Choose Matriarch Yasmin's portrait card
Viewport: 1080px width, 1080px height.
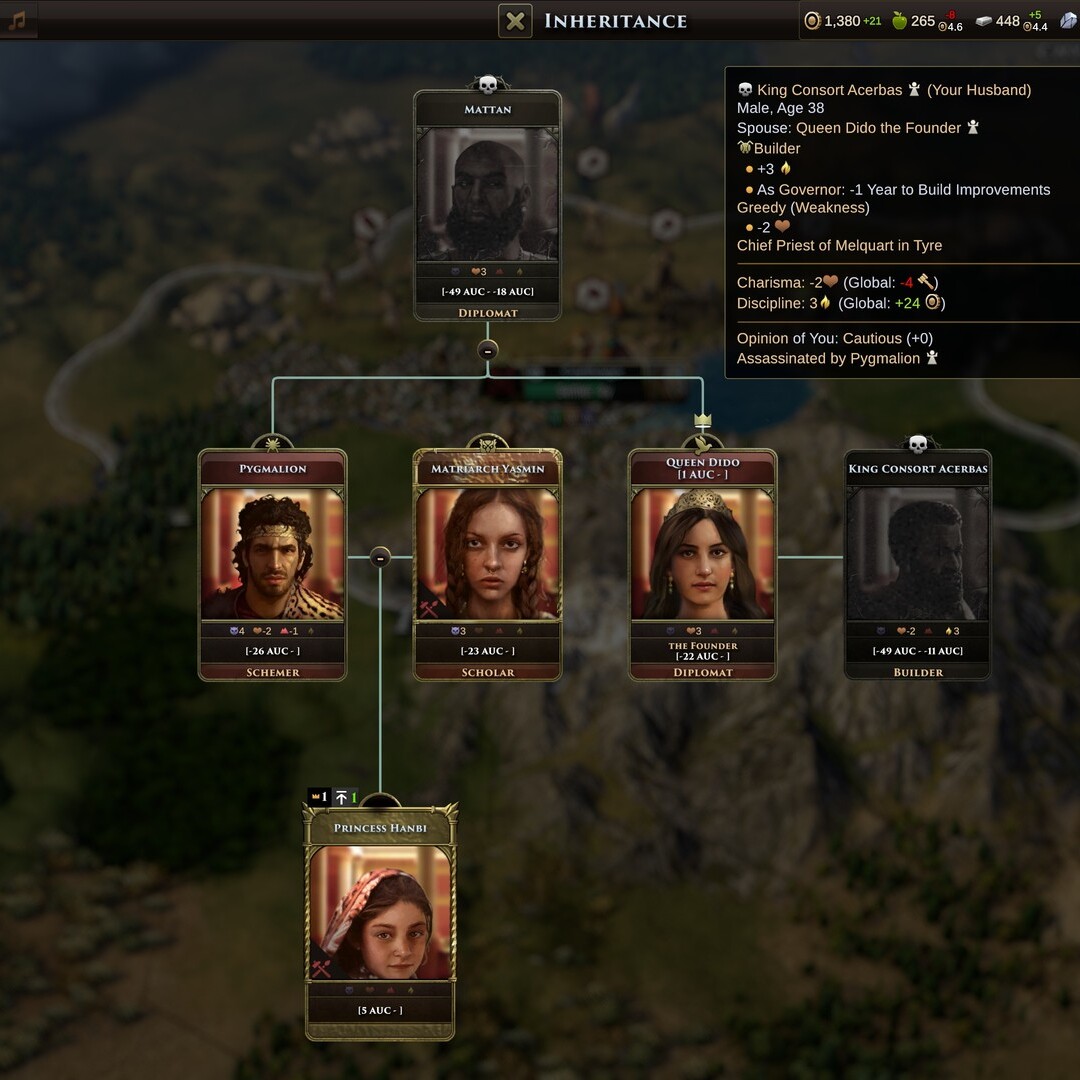(487, 565)
